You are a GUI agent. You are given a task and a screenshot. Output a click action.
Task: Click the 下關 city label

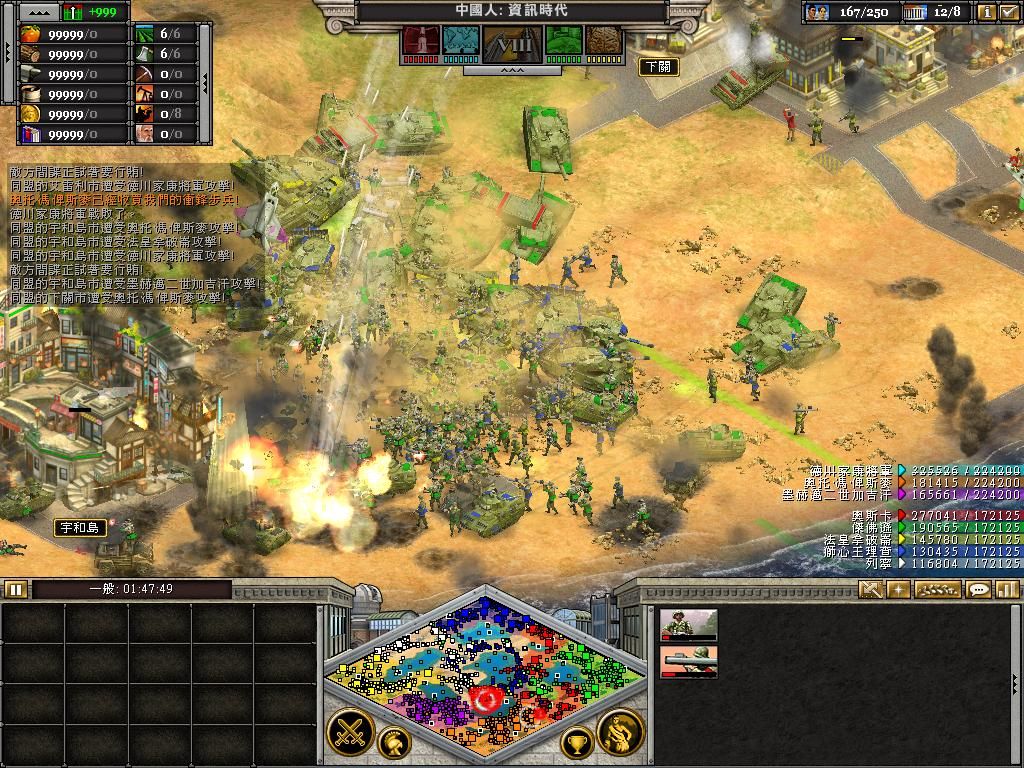(x=658, y=67)
